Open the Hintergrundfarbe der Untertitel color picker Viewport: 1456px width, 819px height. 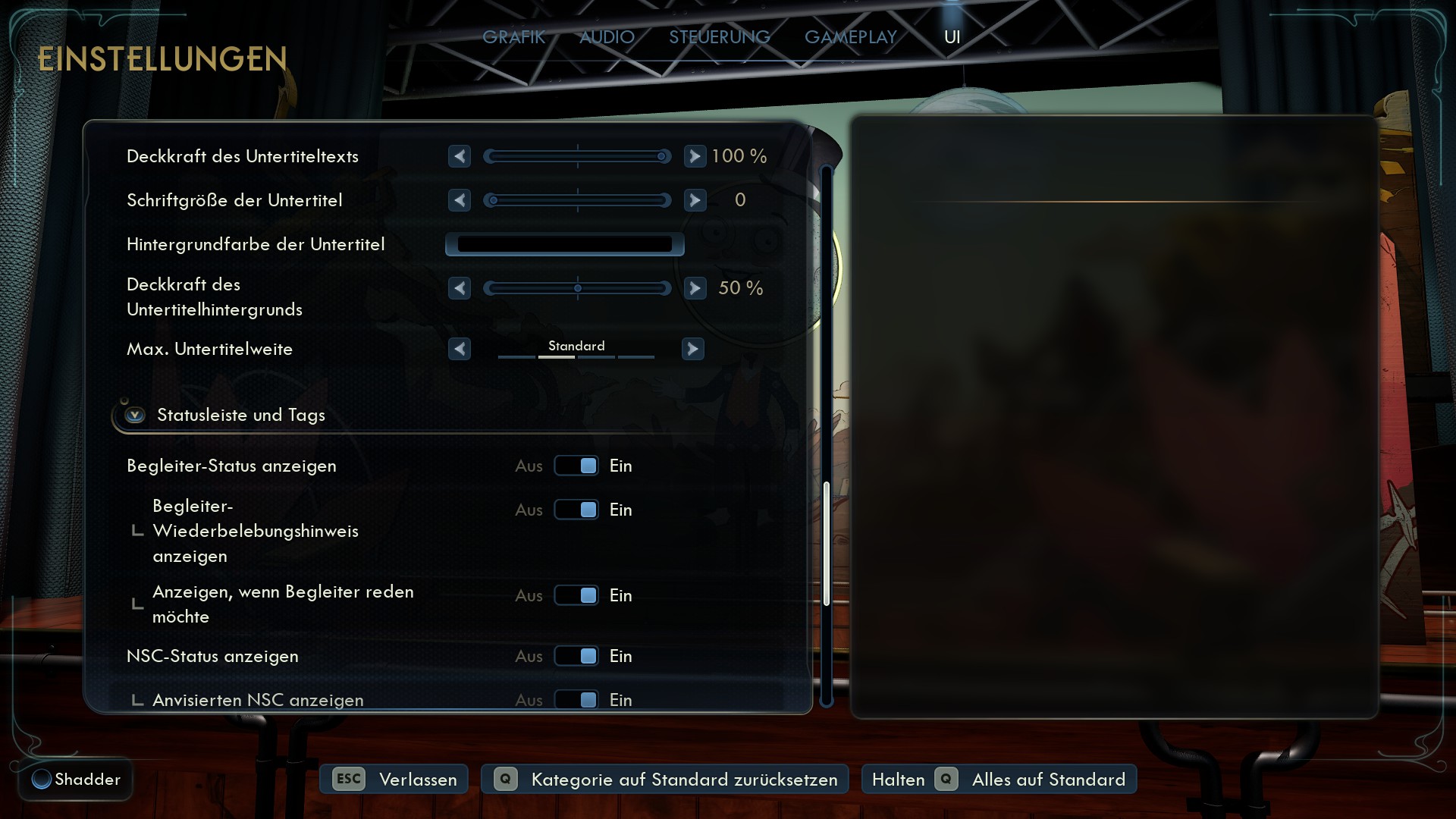pos(564,244)
